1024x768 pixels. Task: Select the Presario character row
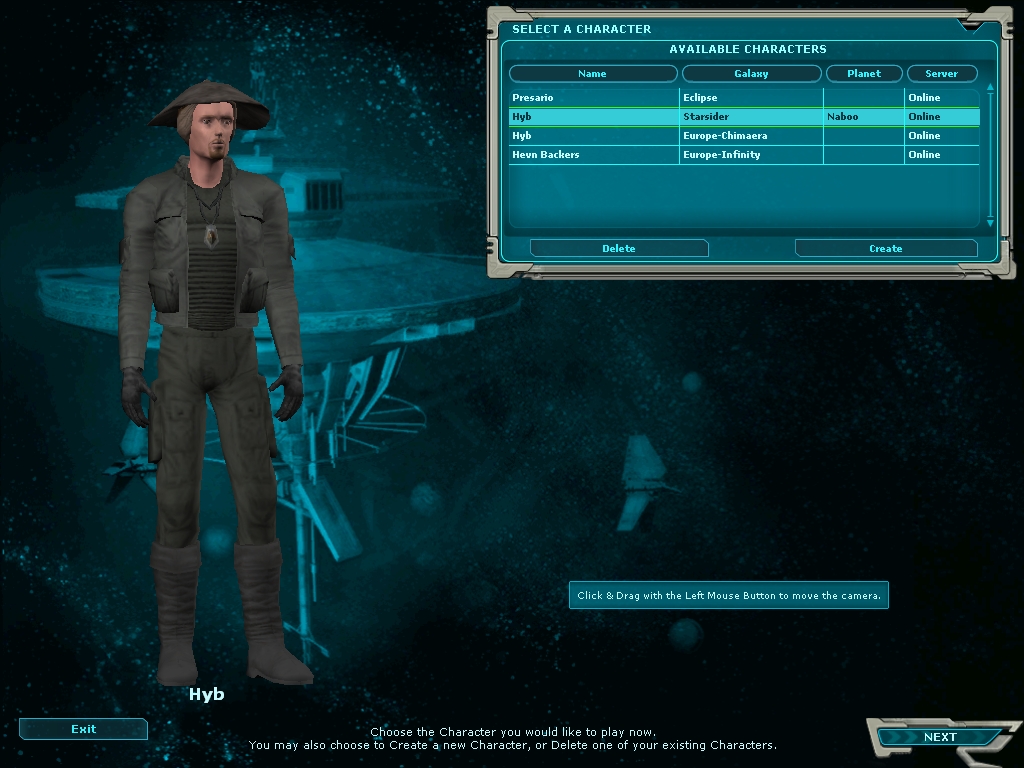tap(594, 98)
